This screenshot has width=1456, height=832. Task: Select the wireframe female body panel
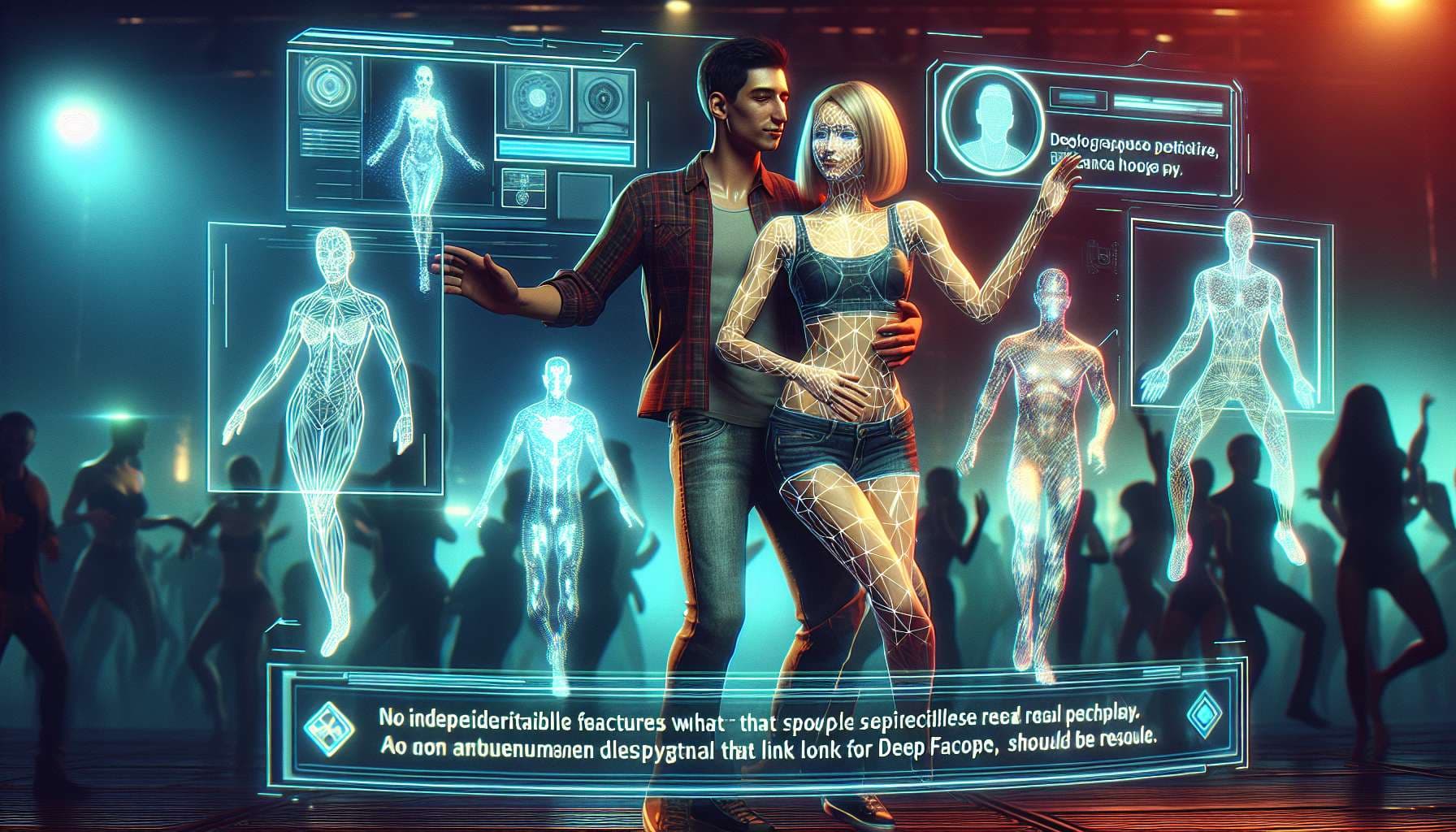click(325, 357)
